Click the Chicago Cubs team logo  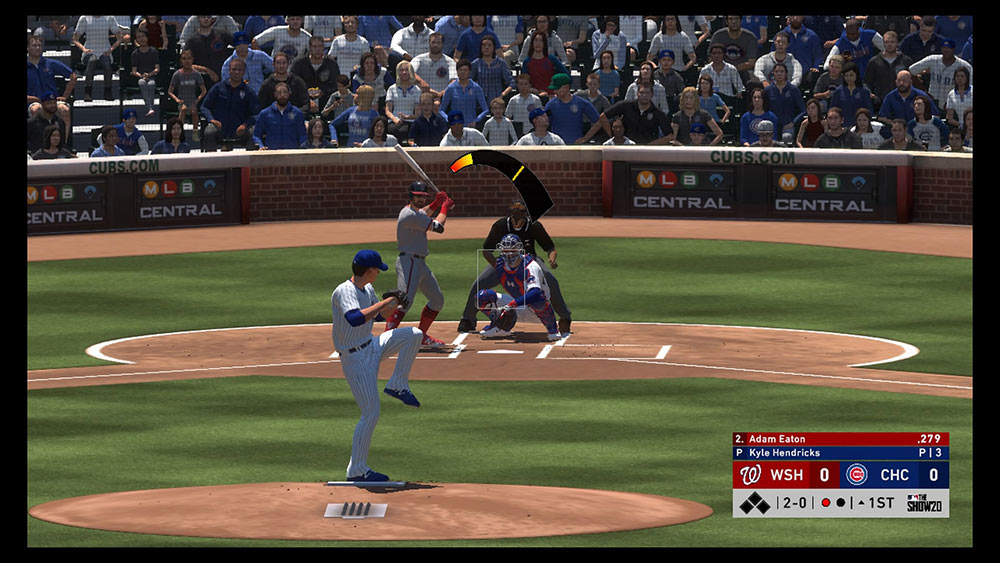(x=856, y=474)
